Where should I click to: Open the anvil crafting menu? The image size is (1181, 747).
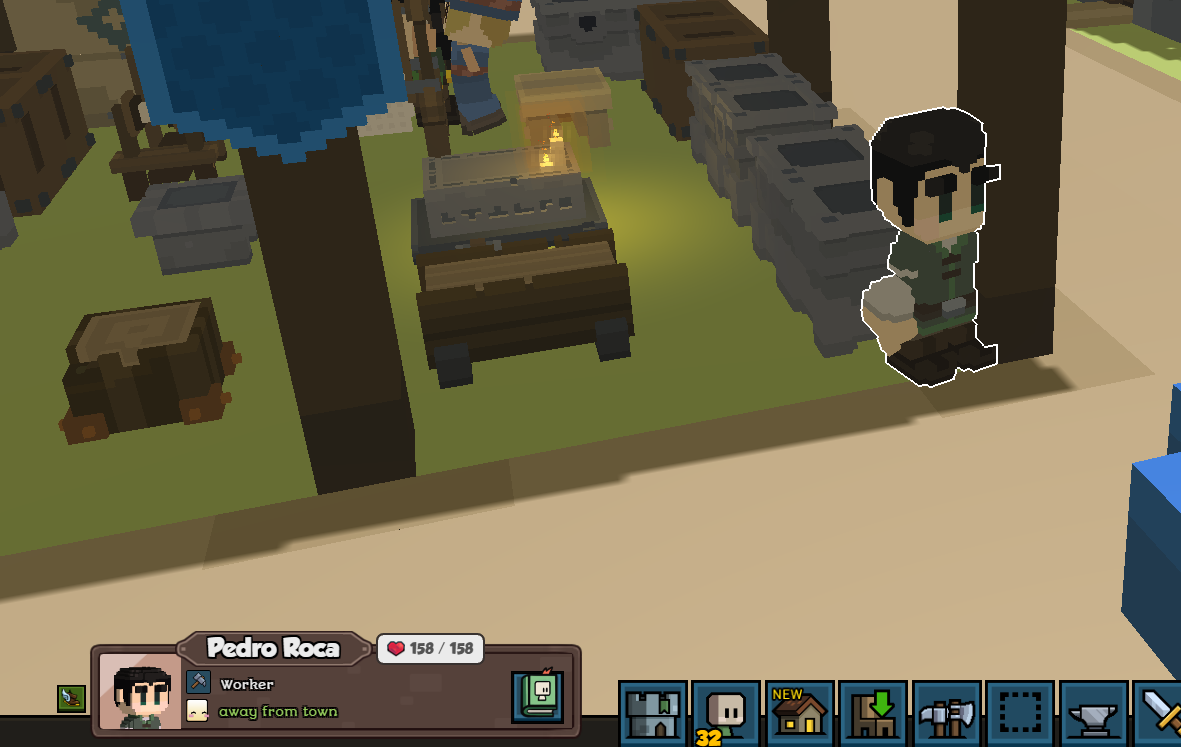pyautogui.click(x=1094, y=714)
